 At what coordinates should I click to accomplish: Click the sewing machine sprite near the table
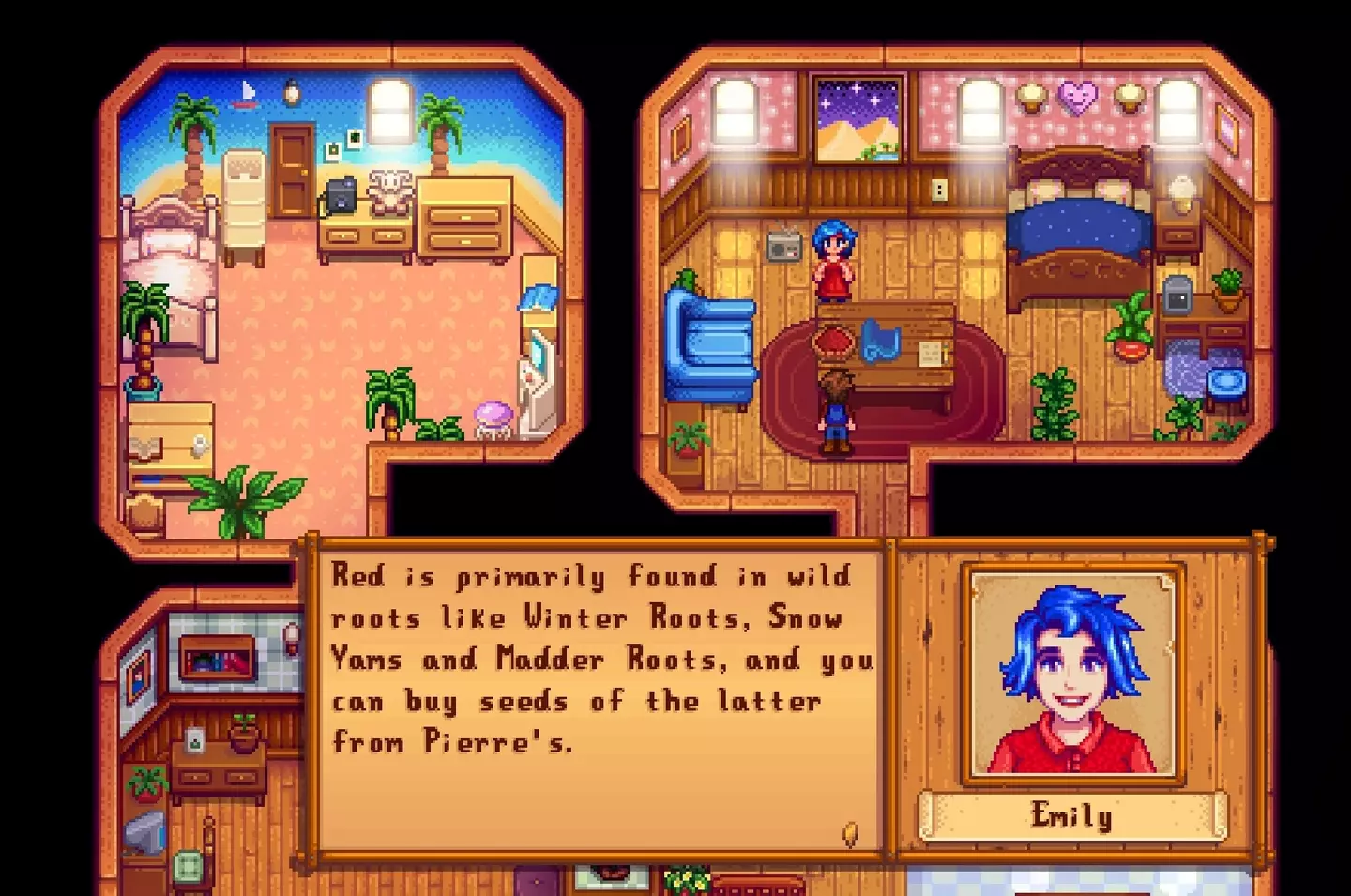tap(882, 340)
